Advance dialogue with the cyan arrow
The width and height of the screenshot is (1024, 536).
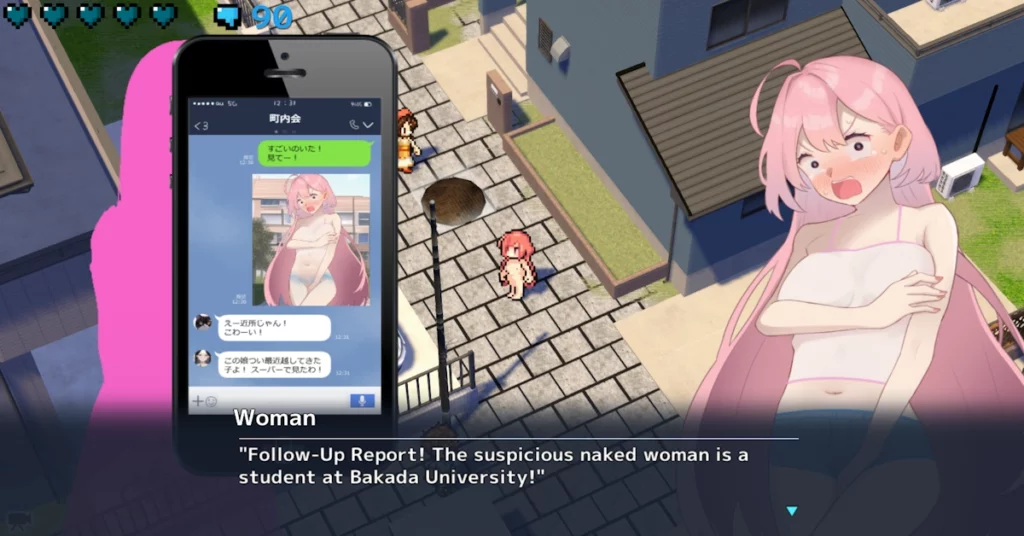(x=792, y=511)
